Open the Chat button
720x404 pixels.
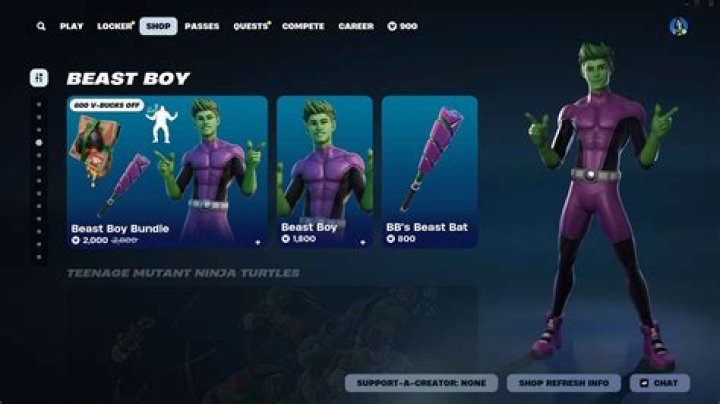click(659, 383)
